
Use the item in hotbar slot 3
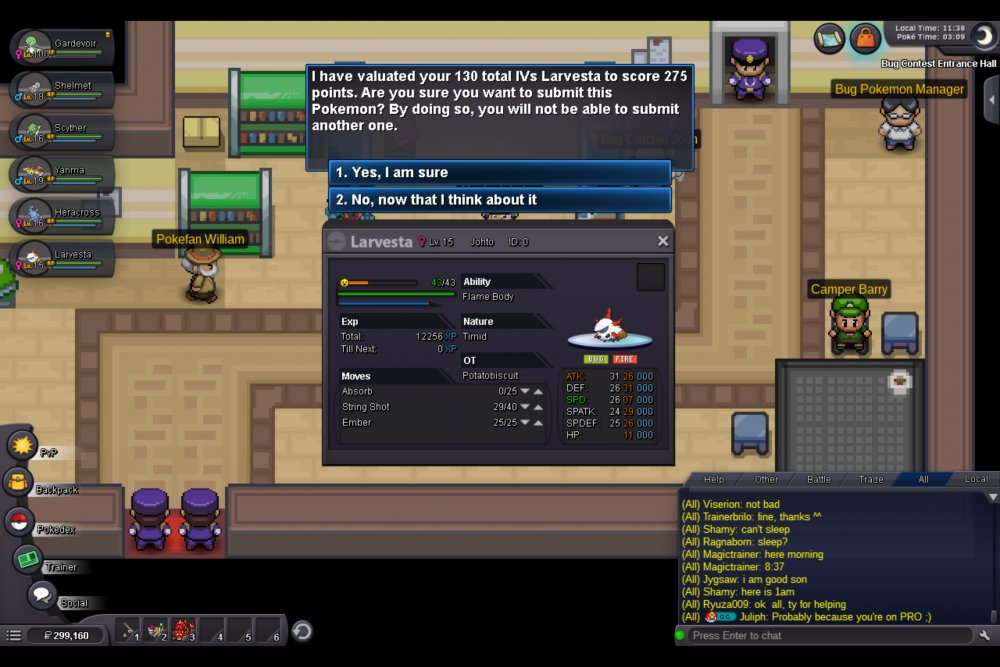click(184, 631)
